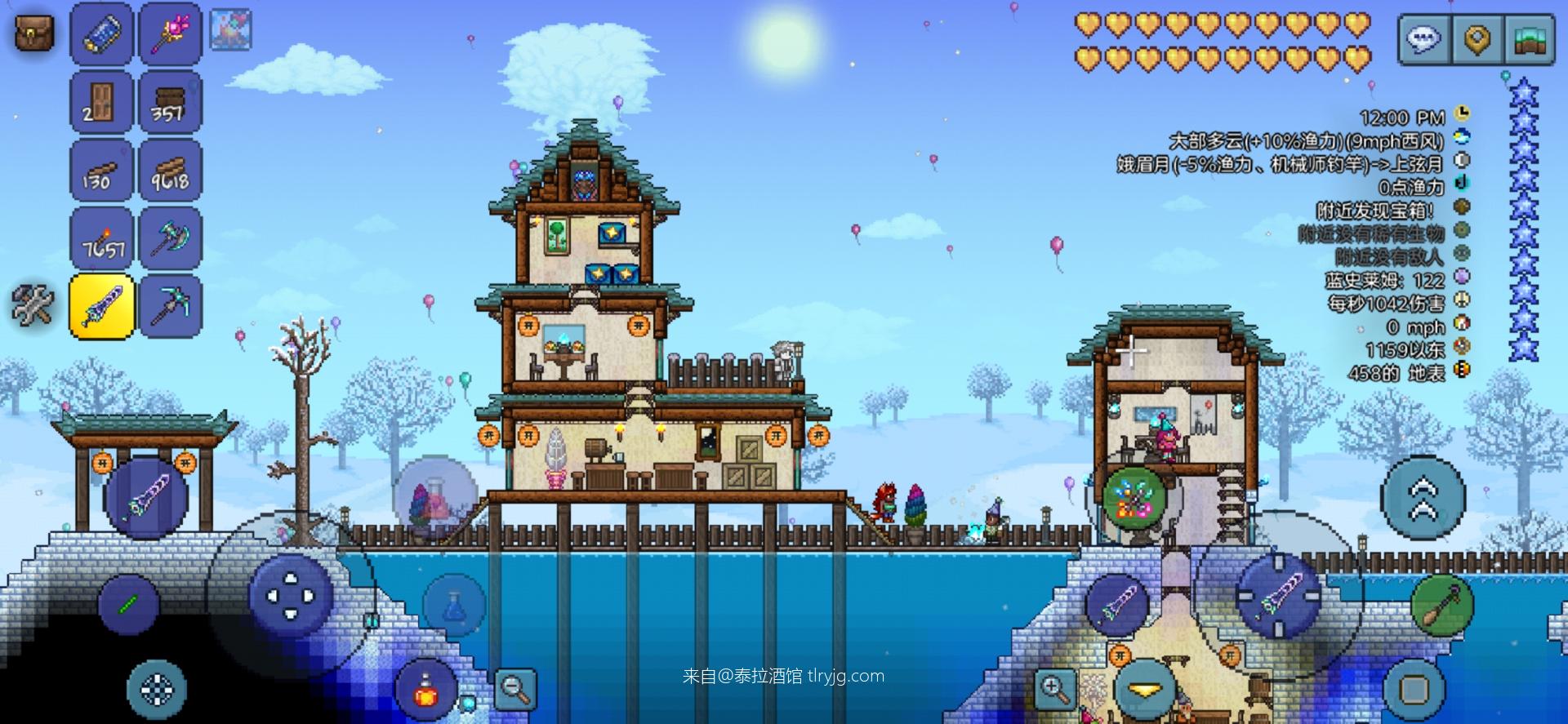Equip the teal battle axe slot
This screenshot has width=1568, height=724.
tap(170, 238)
